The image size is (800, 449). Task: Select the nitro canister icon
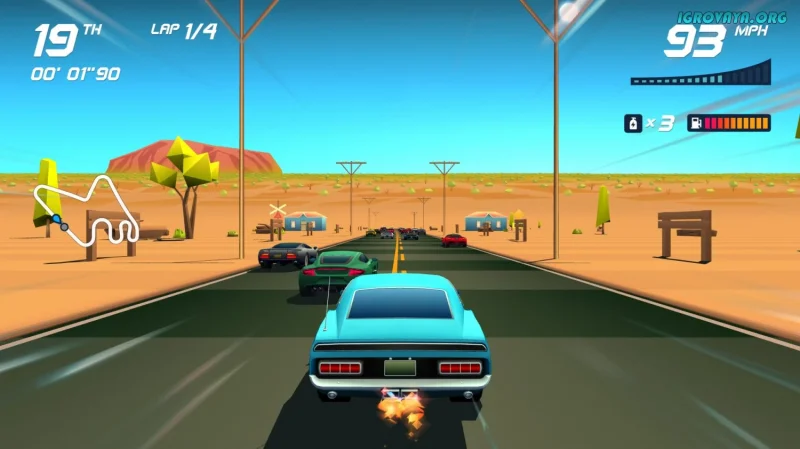coord(632,123)
